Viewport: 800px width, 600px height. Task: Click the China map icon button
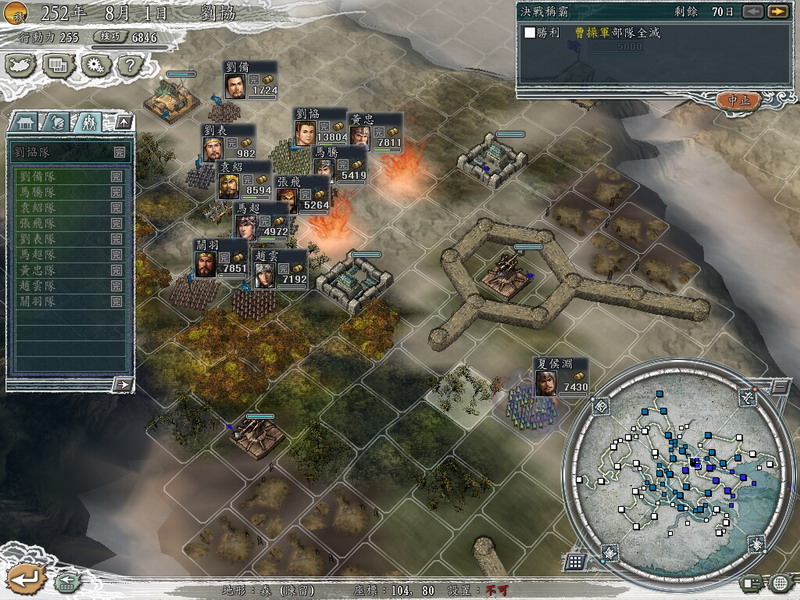click(21, 65)
